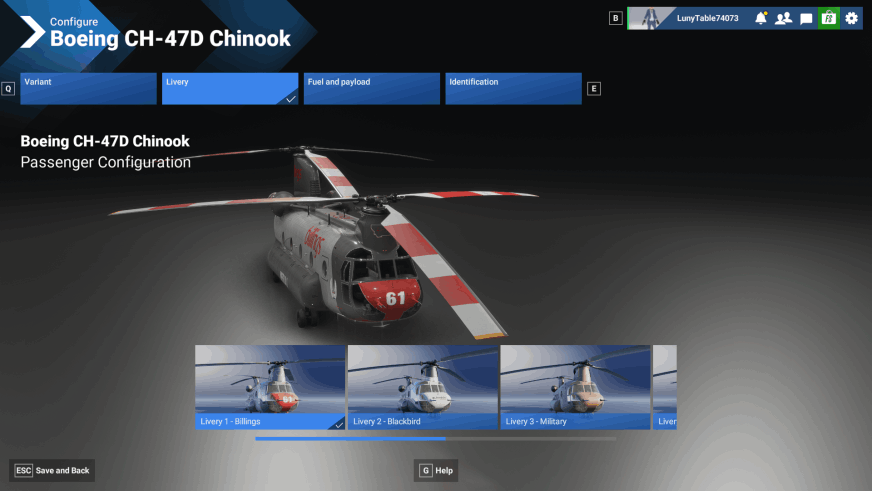
Task: Open the Help panel
Action: pyautogui.click(x=437, y=470)
